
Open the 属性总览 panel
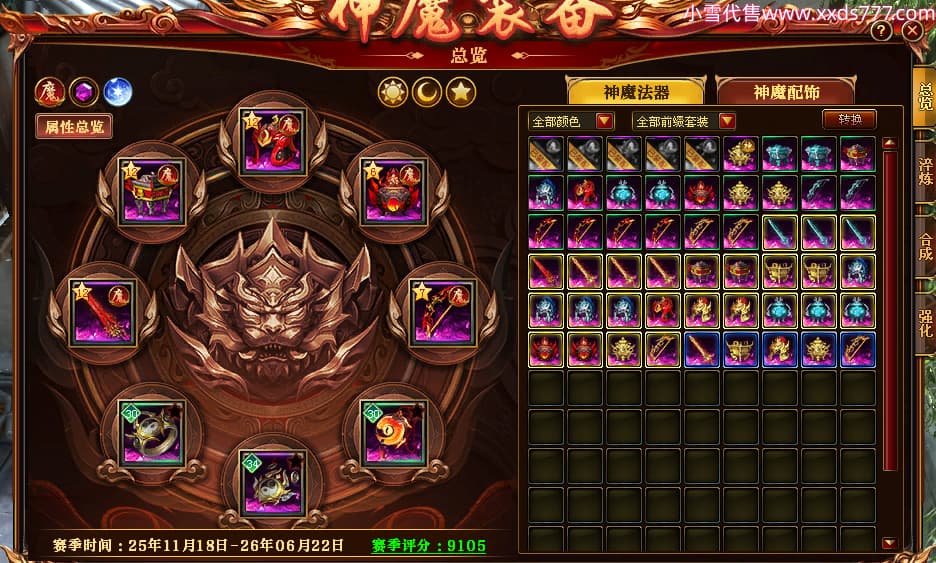coord(74,127)
